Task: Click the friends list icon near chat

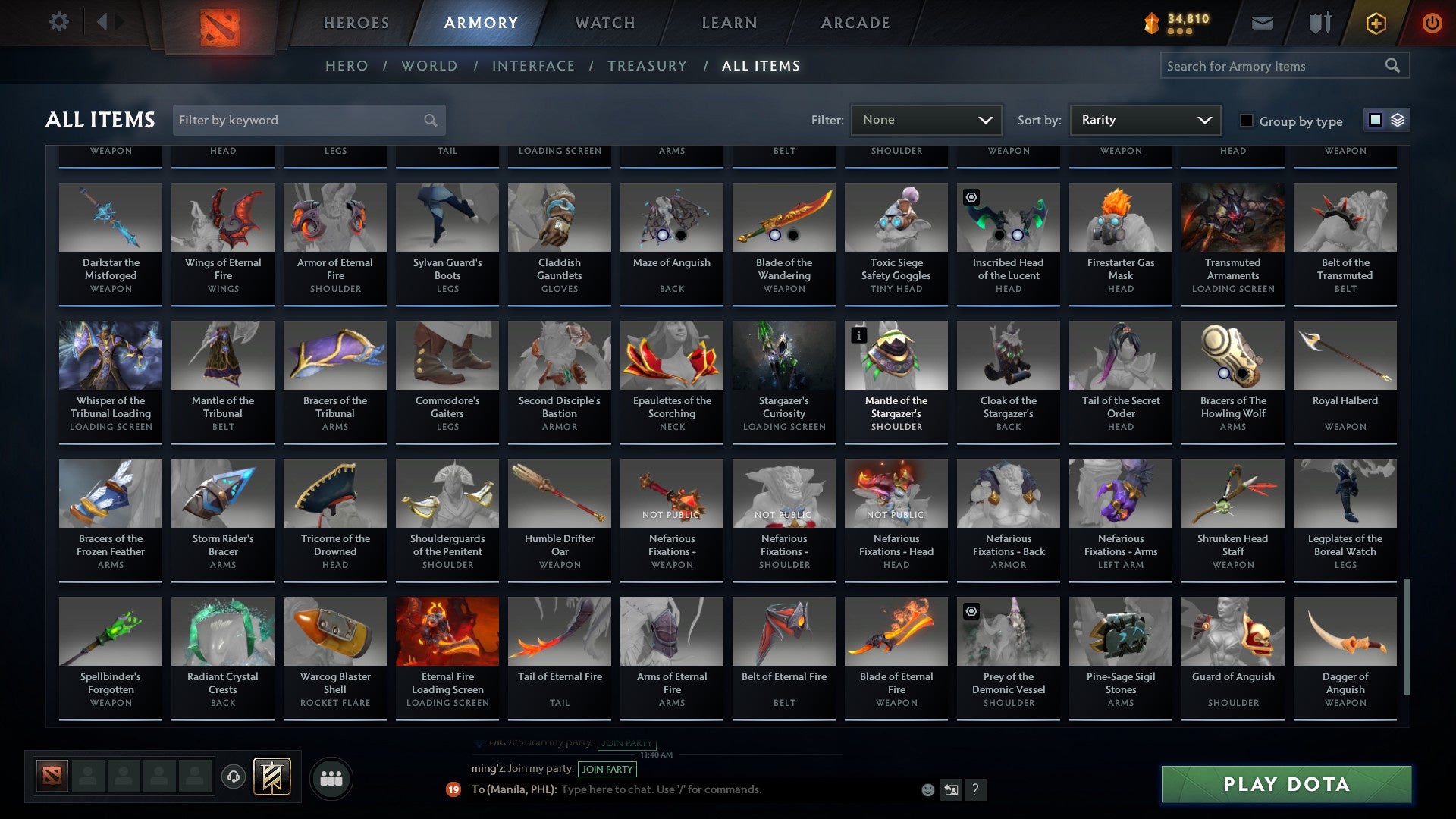Action: [331, 778]
